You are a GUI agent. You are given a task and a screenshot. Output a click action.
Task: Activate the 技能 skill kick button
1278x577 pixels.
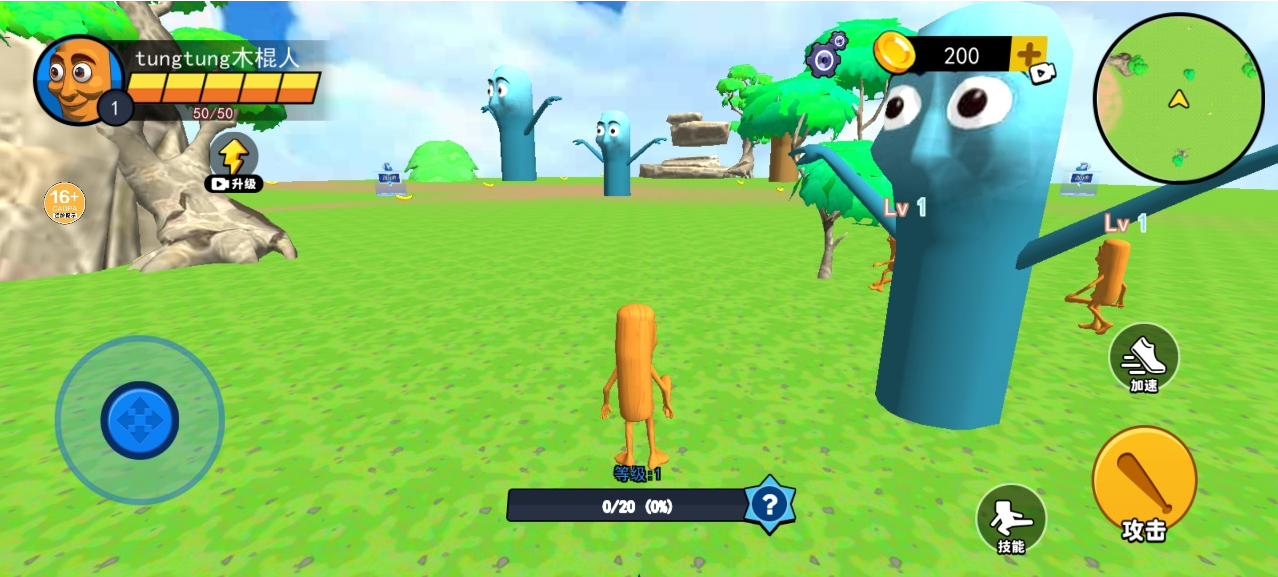[1011, 520]
